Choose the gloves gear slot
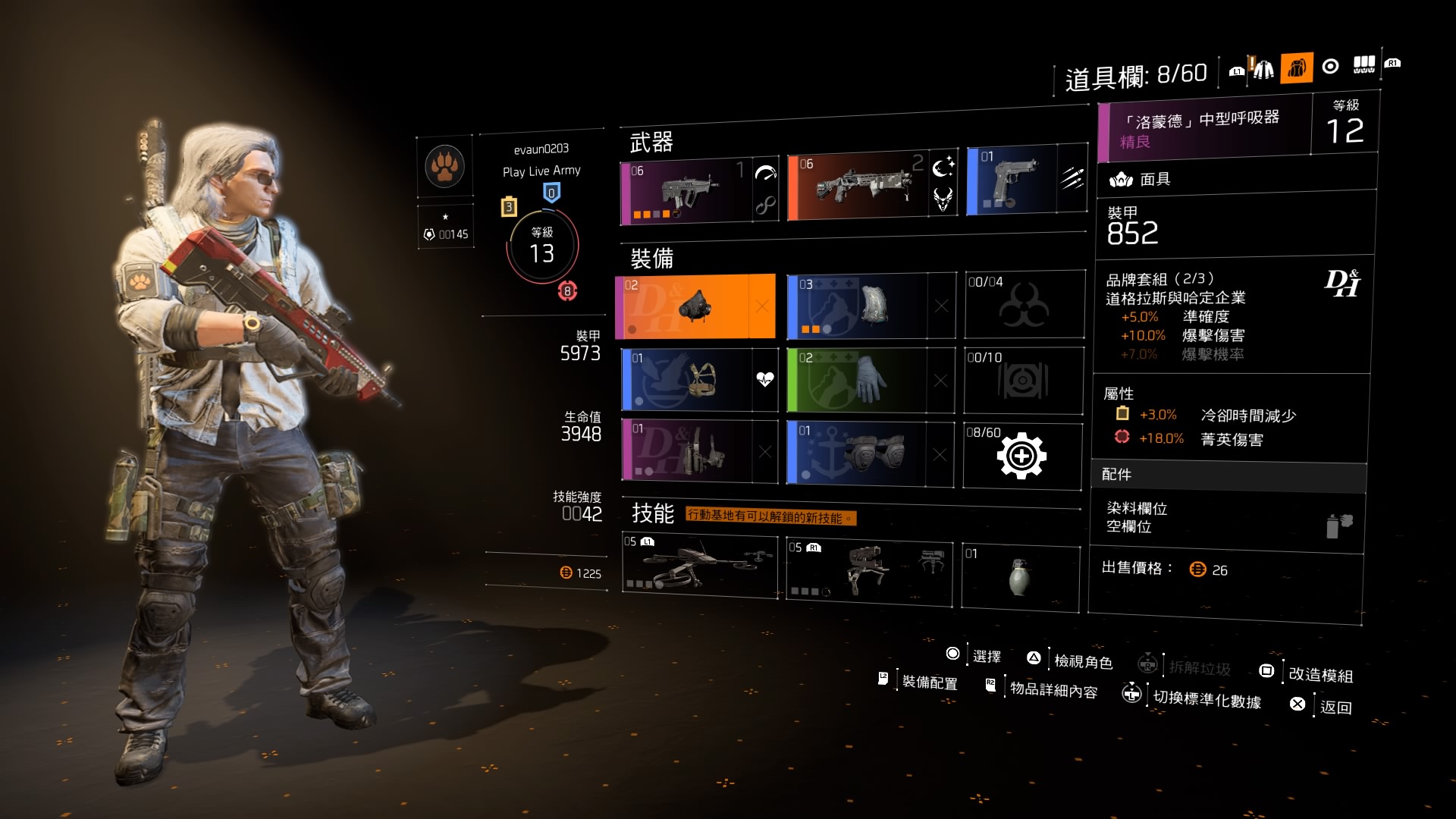 click(x=857, y=380)
